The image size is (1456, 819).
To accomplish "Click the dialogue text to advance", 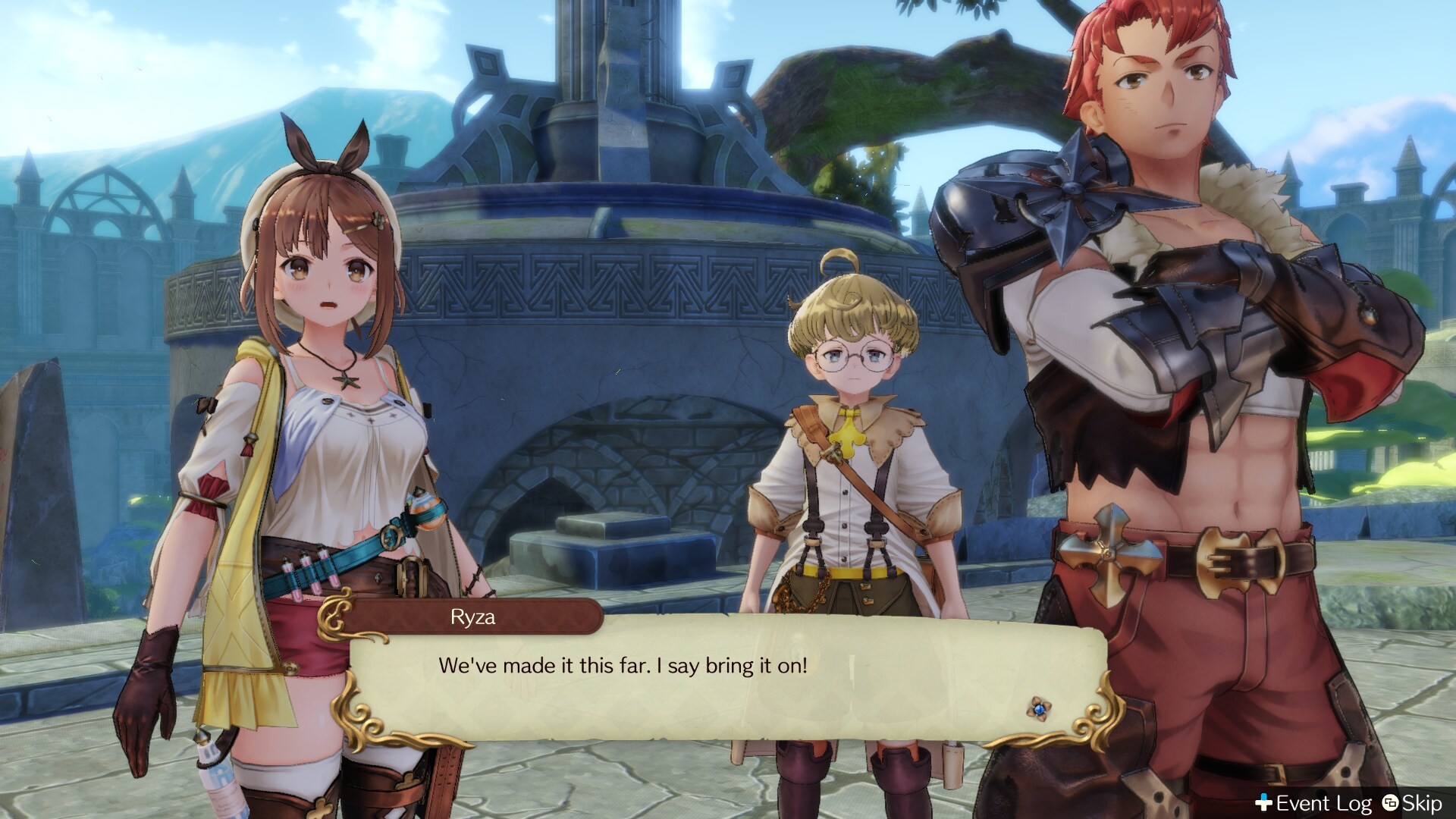I will (x=623, y=666).
